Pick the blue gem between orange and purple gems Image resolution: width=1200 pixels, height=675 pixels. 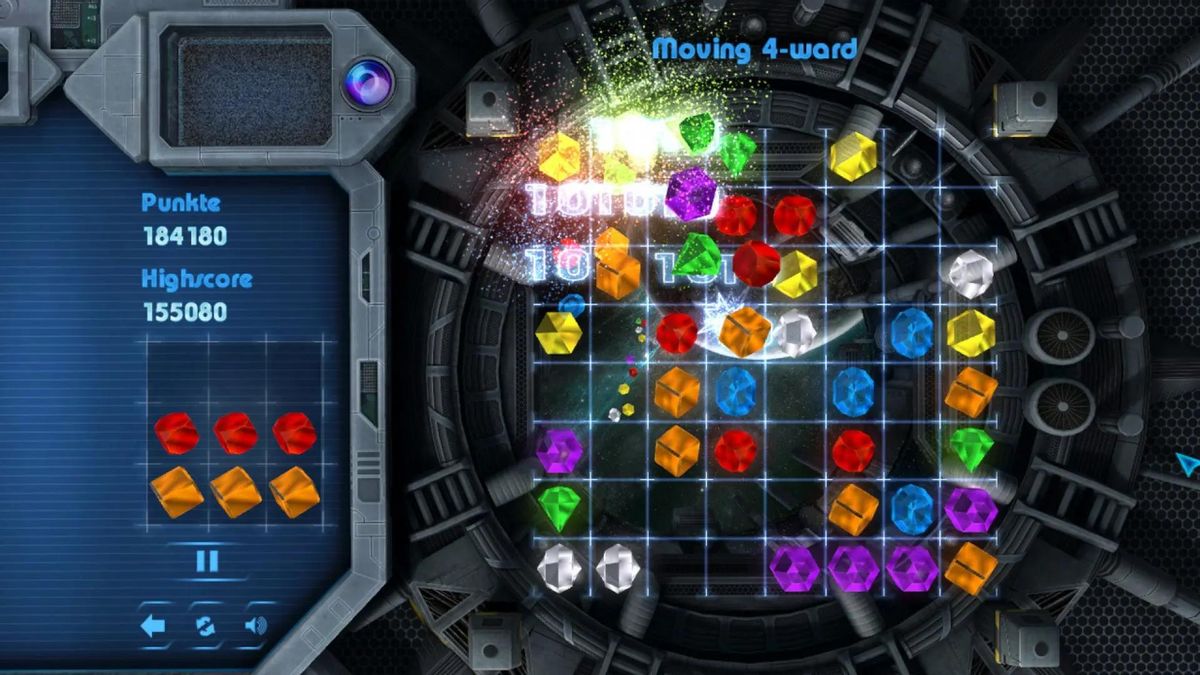tap(911, 507)
